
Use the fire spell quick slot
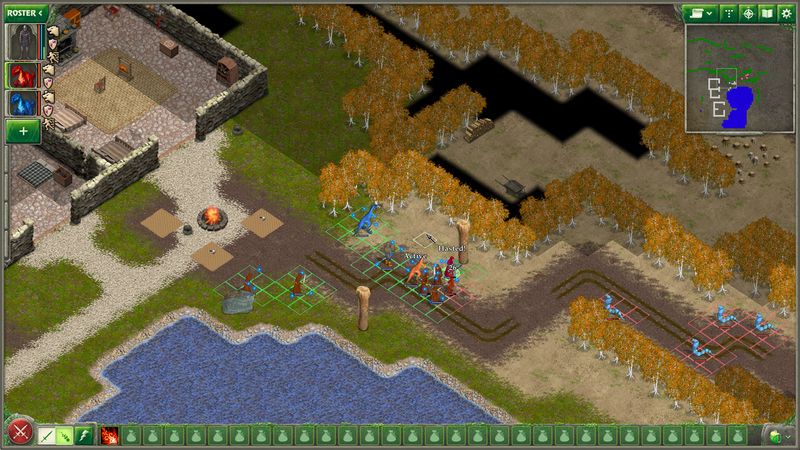[109, 435]
